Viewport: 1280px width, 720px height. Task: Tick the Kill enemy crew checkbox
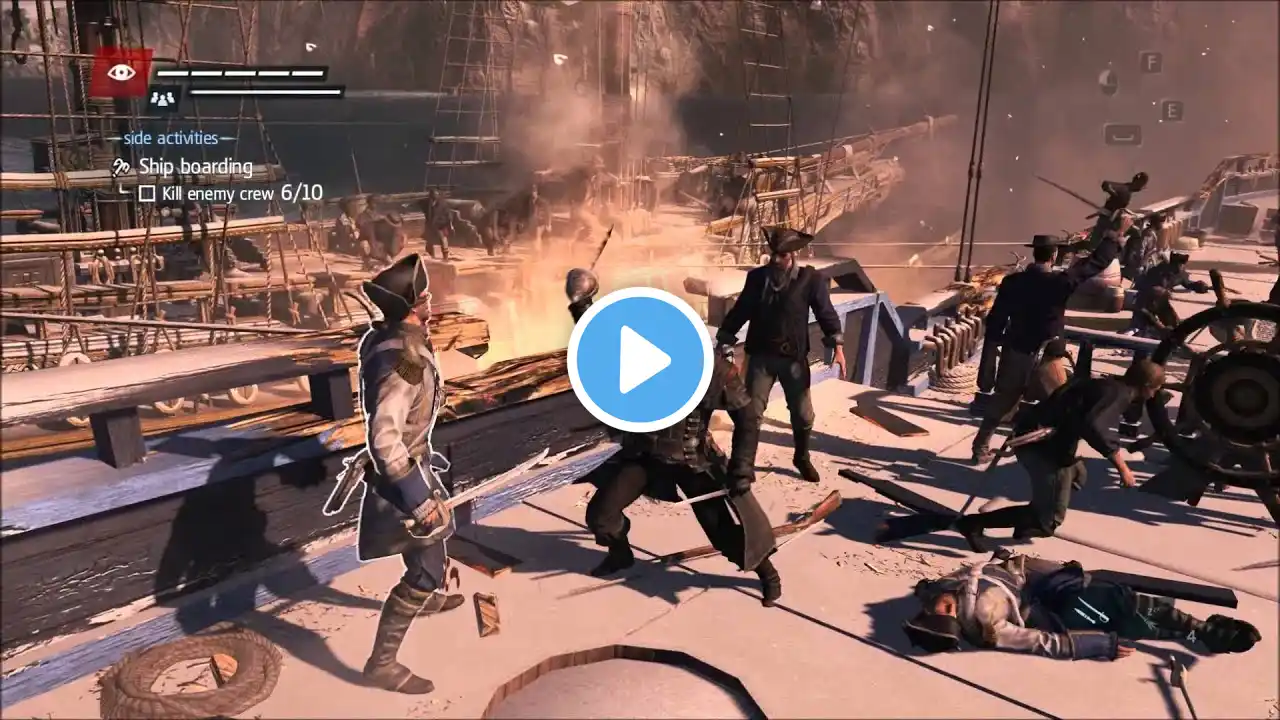click(x=147, y=193)
